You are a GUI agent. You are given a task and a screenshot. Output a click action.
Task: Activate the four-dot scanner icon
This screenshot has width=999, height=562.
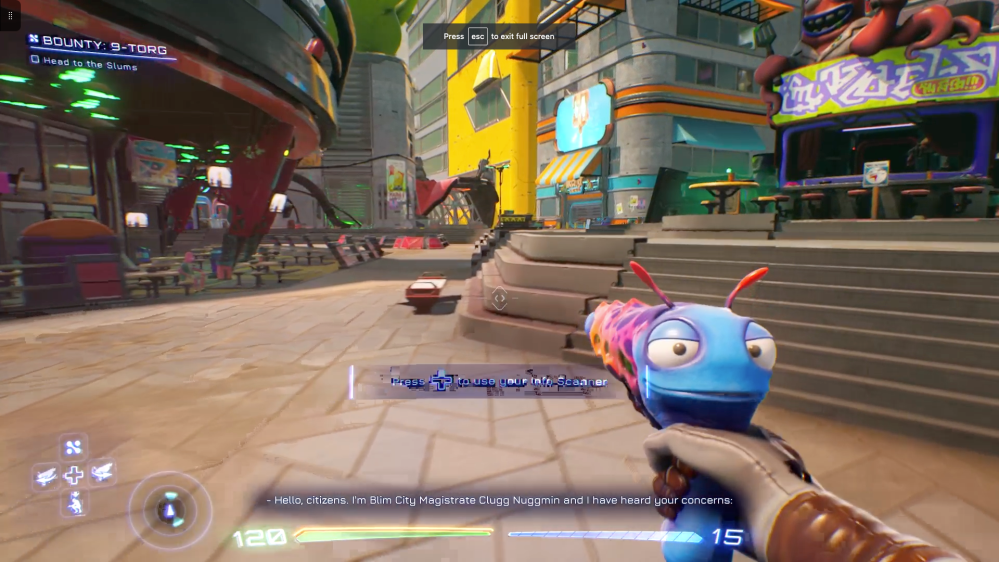pyautogui.click(x=73, y=447)
